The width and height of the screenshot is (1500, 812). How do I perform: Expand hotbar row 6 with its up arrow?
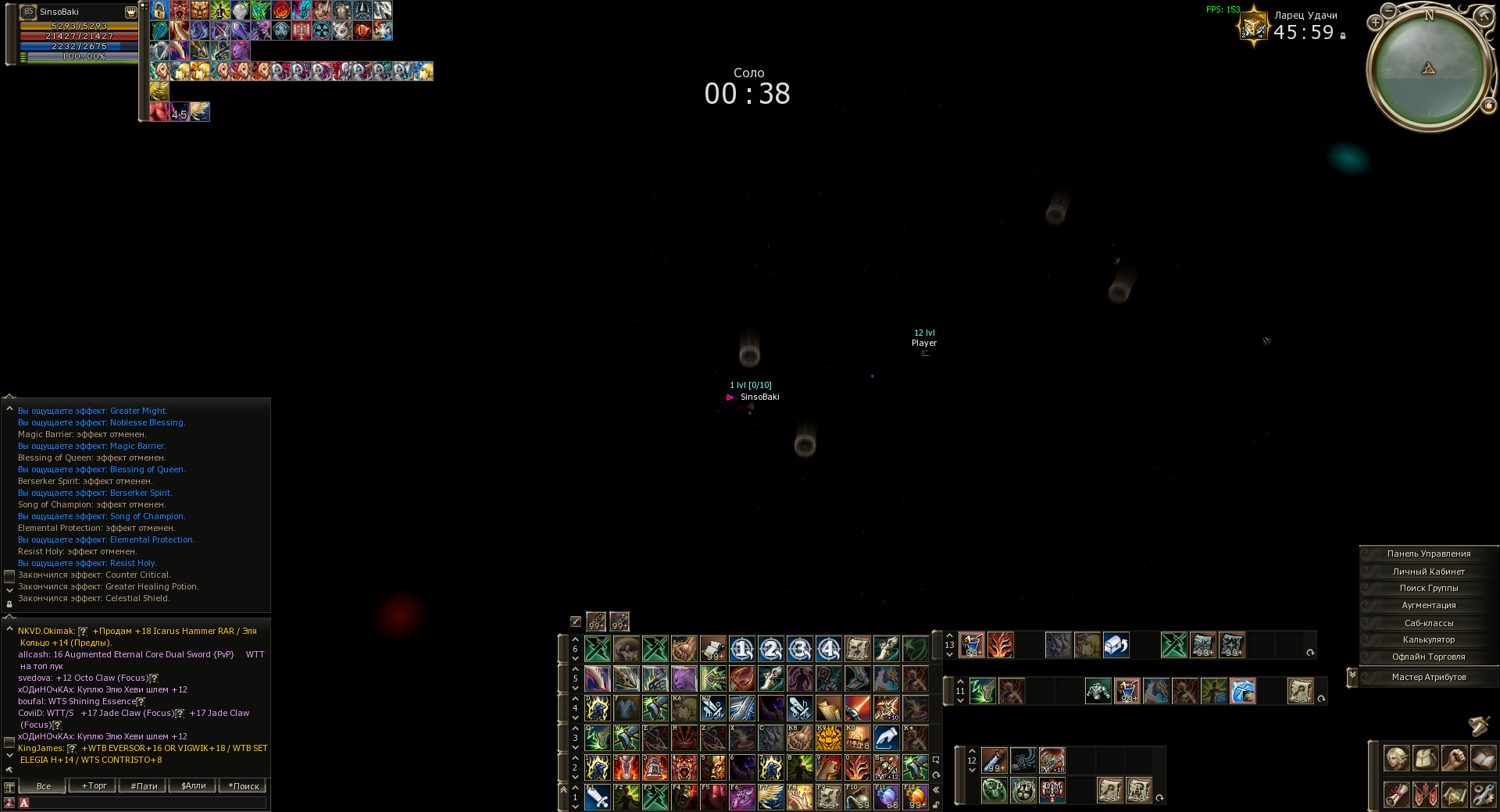[x=576, y=639]
